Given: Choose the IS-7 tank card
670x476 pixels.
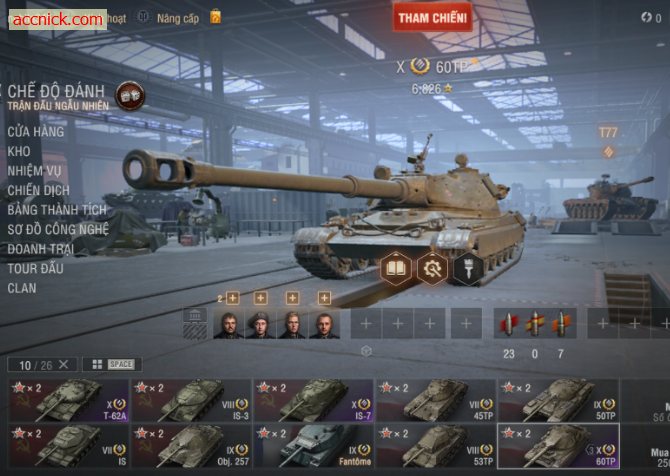Looking at the screenshot, I should click(313, 400).
